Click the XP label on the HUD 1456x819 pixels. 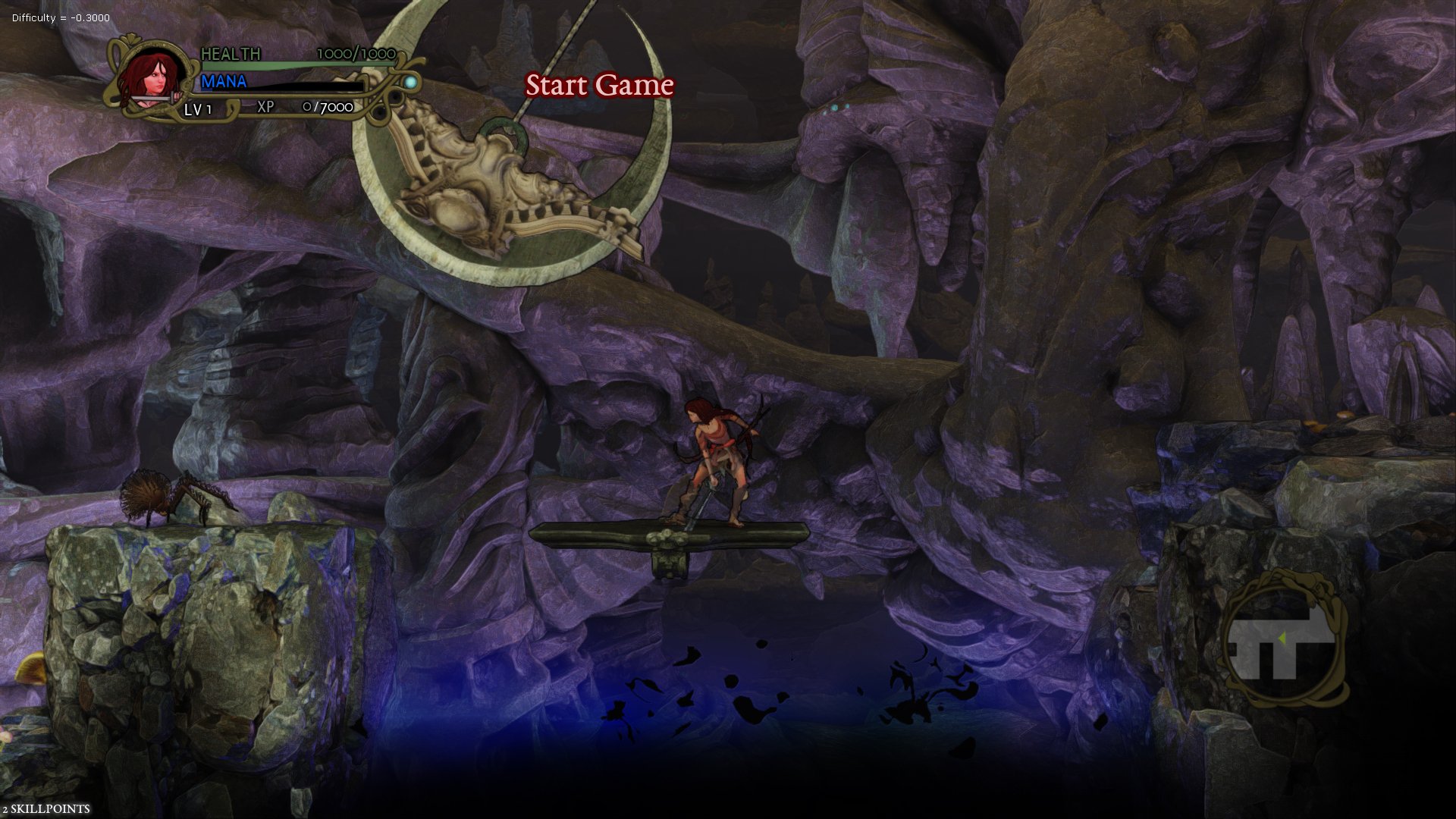pos(264,107)
